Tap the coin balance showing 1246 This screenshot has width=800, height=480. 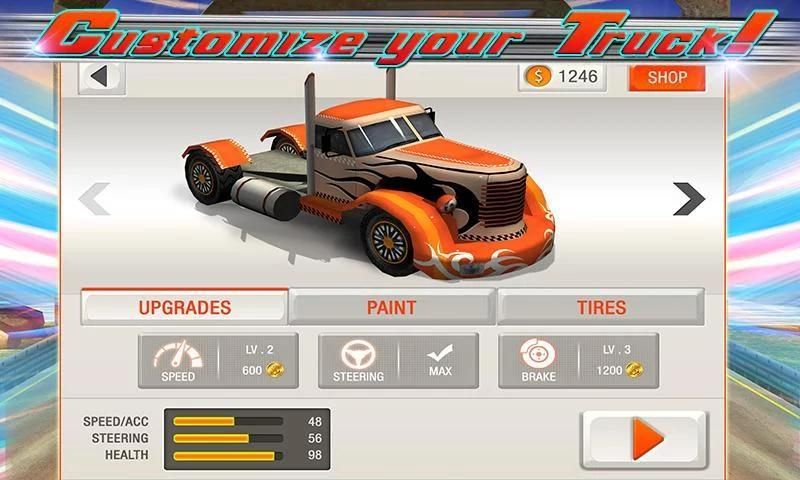pyautogui.click(x=562, y=78)
